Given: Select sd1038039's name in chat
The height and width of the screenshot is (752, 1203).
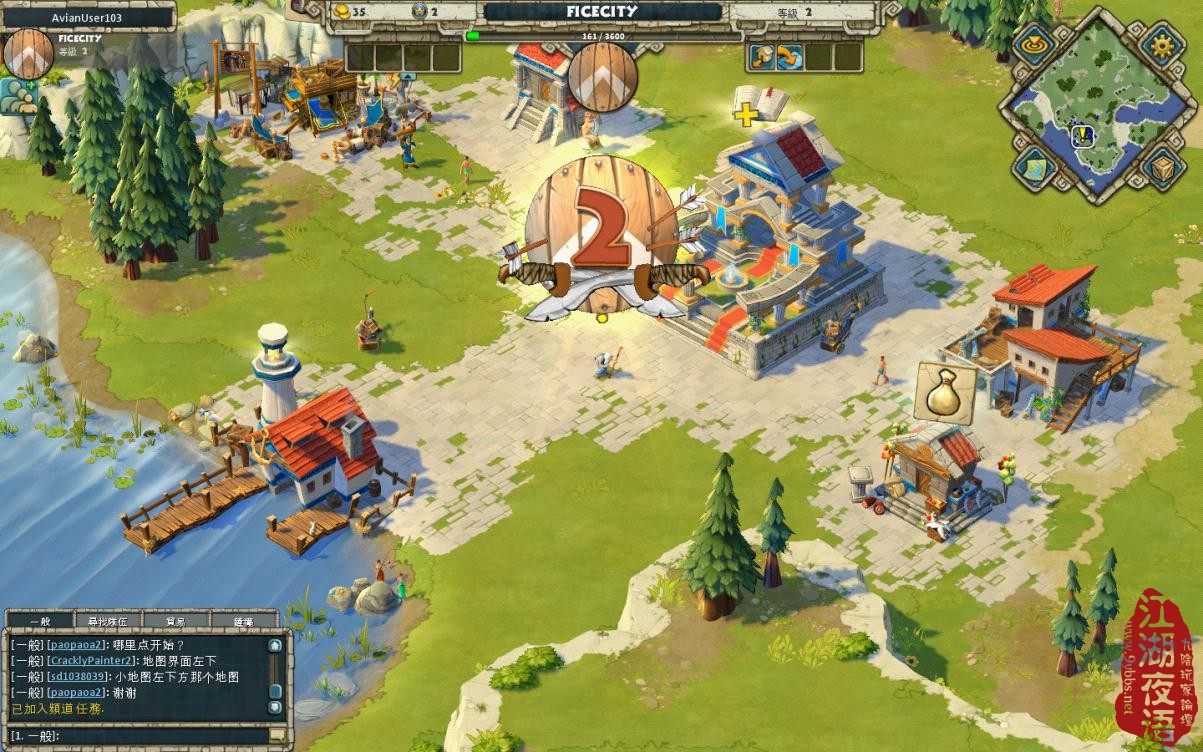Looking at the screenshot, I should 79,677.
